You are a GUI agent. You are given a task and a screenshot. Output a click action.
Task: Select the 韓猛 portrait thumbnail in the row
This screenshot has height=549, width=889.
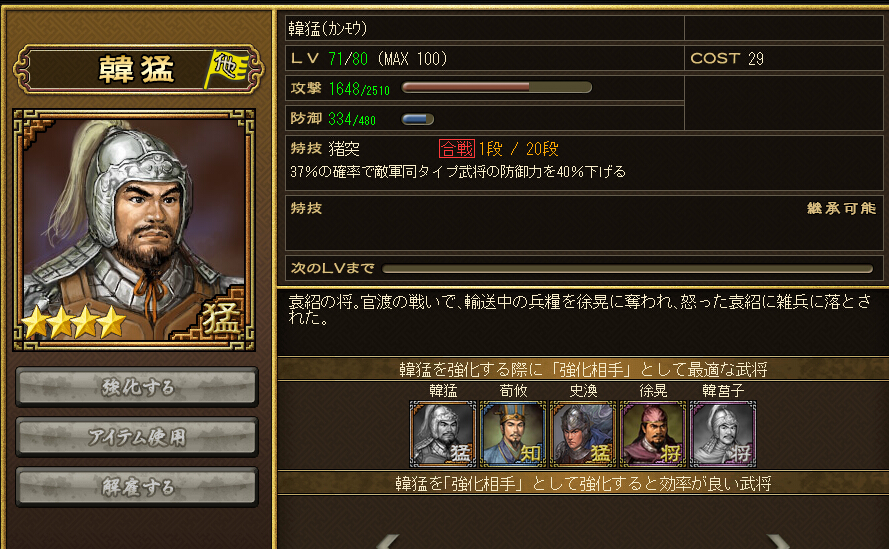[443, 433]
